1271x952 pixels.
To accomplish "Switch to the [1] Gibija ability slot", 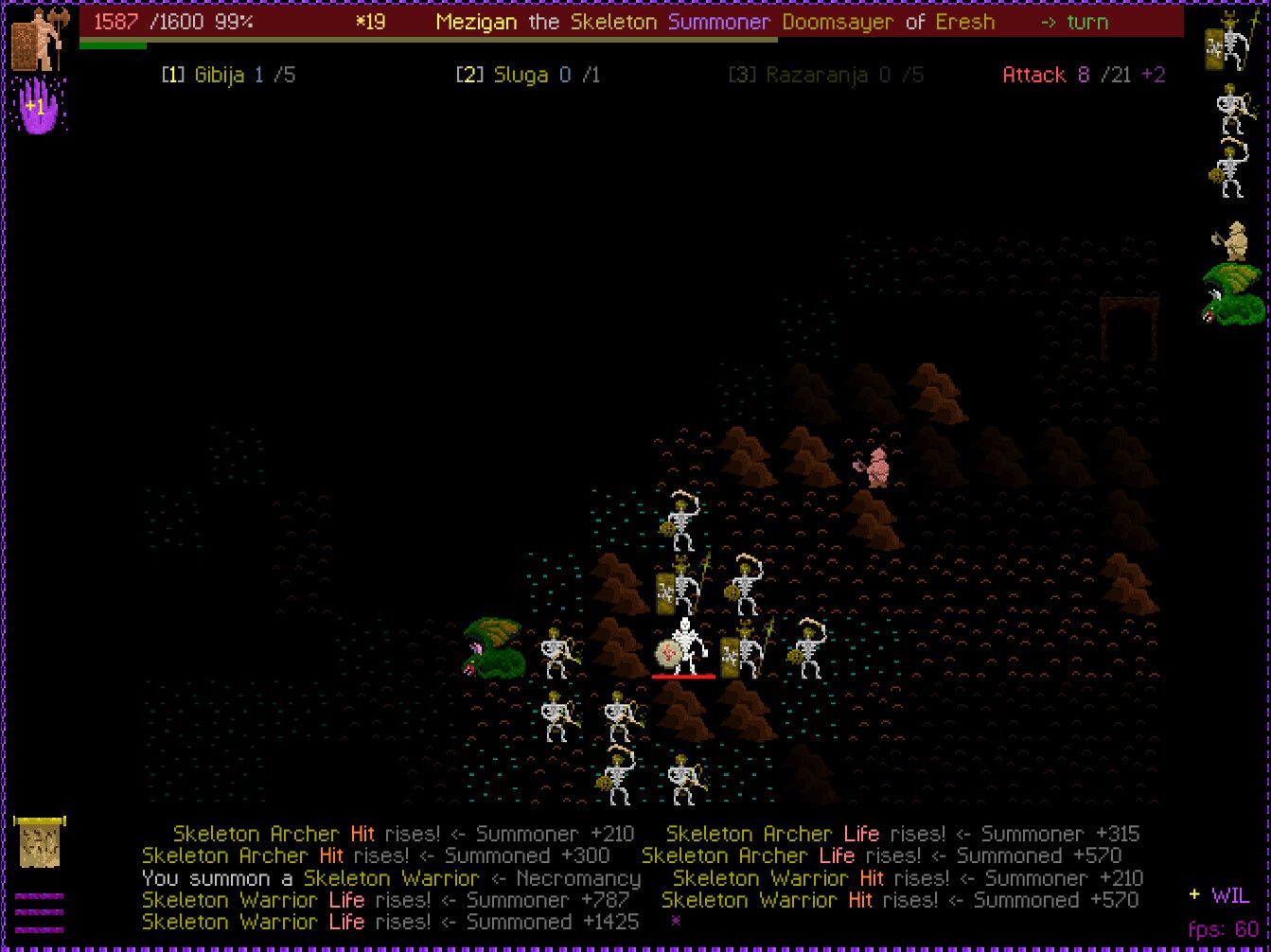I will (x=227, y=75).
